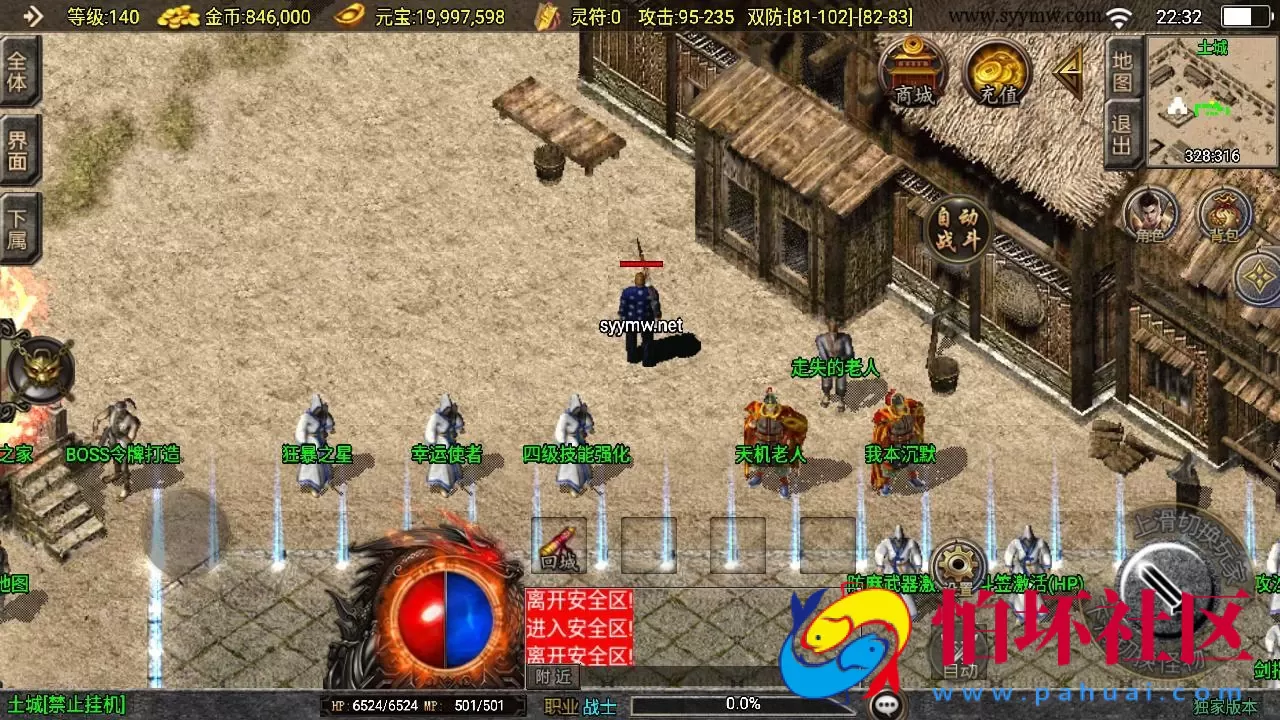
Task: Collapse the top-right menu with gold arrow
Action: (x=1068, y=71)
